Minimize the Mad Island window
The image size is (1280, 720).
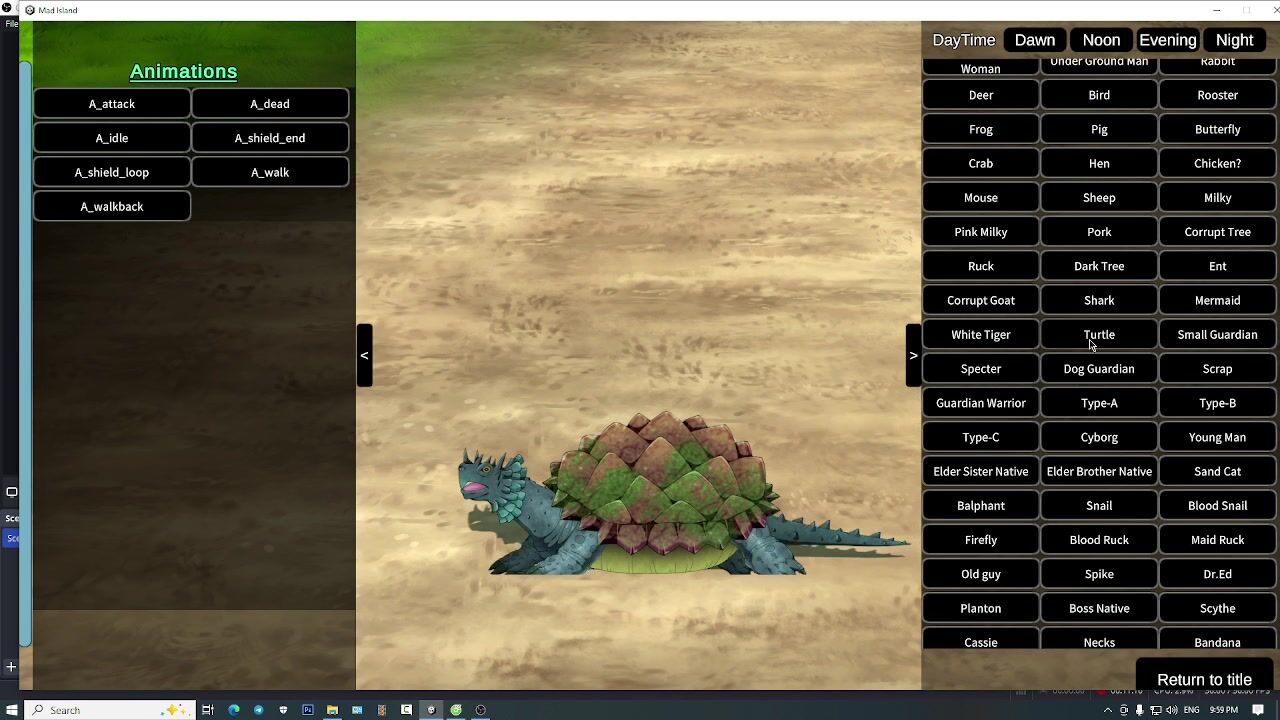coord(1216,10)
